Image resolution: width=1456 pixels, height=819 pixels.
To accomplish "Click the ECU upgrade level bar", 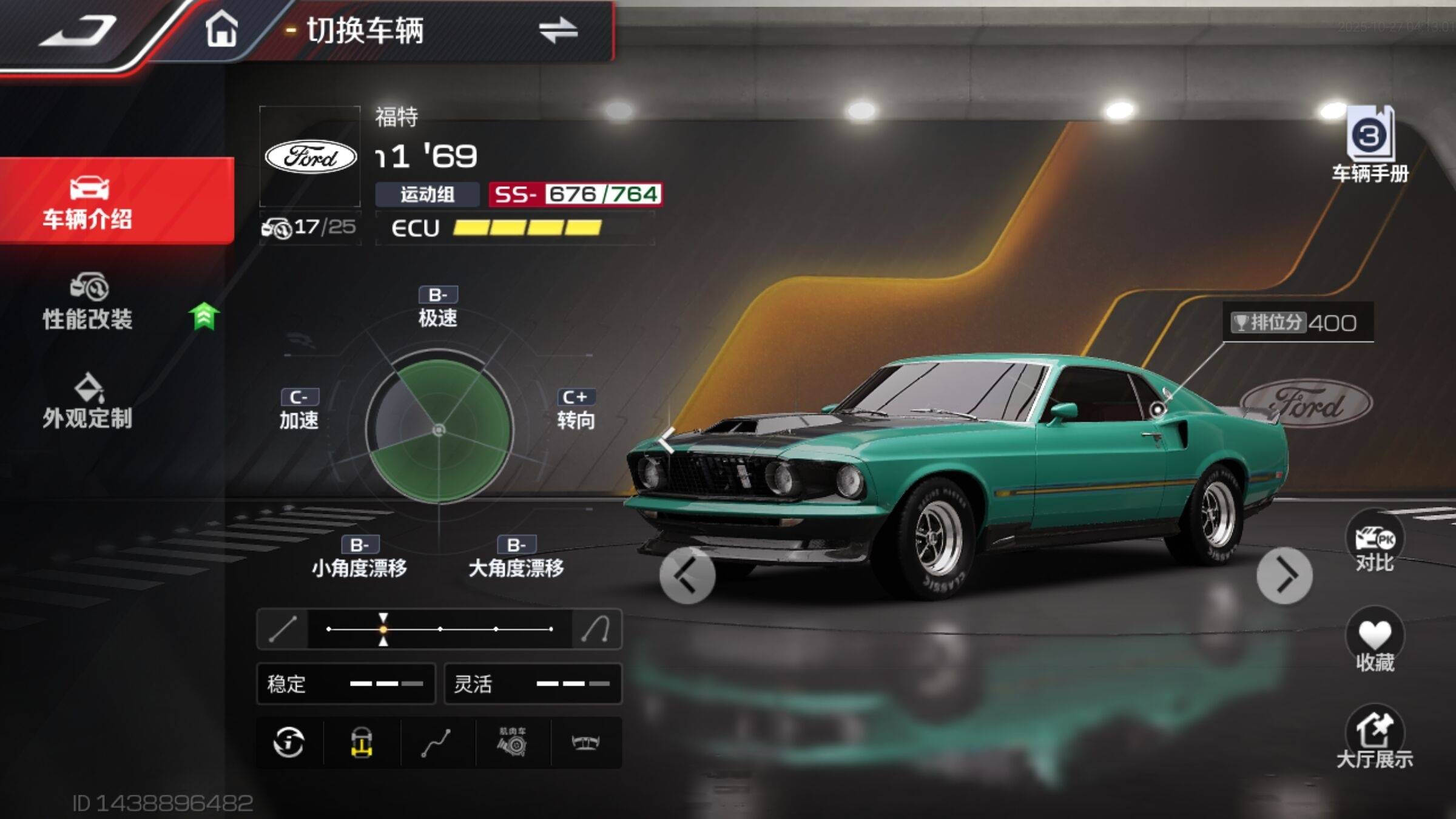I will 527,228.
